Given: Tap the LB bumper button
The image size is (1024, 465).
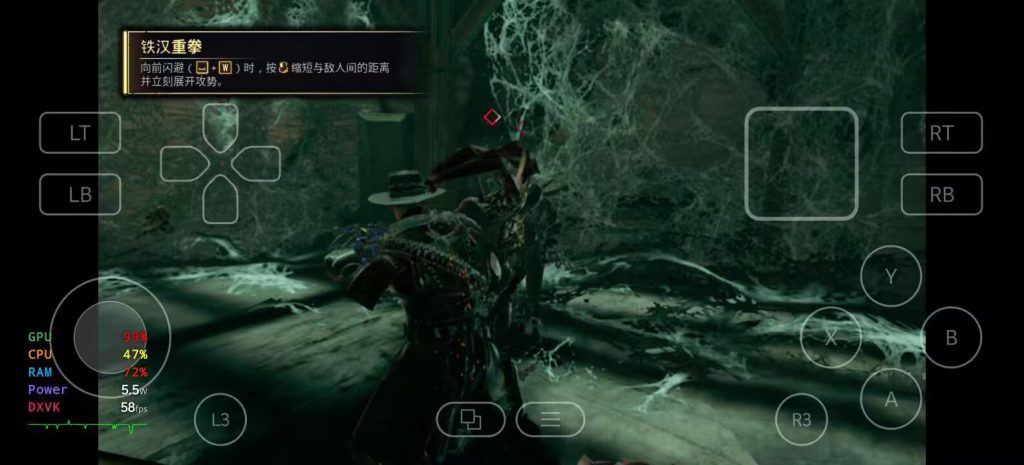Looking at the screenshot, I should [80, 195].
